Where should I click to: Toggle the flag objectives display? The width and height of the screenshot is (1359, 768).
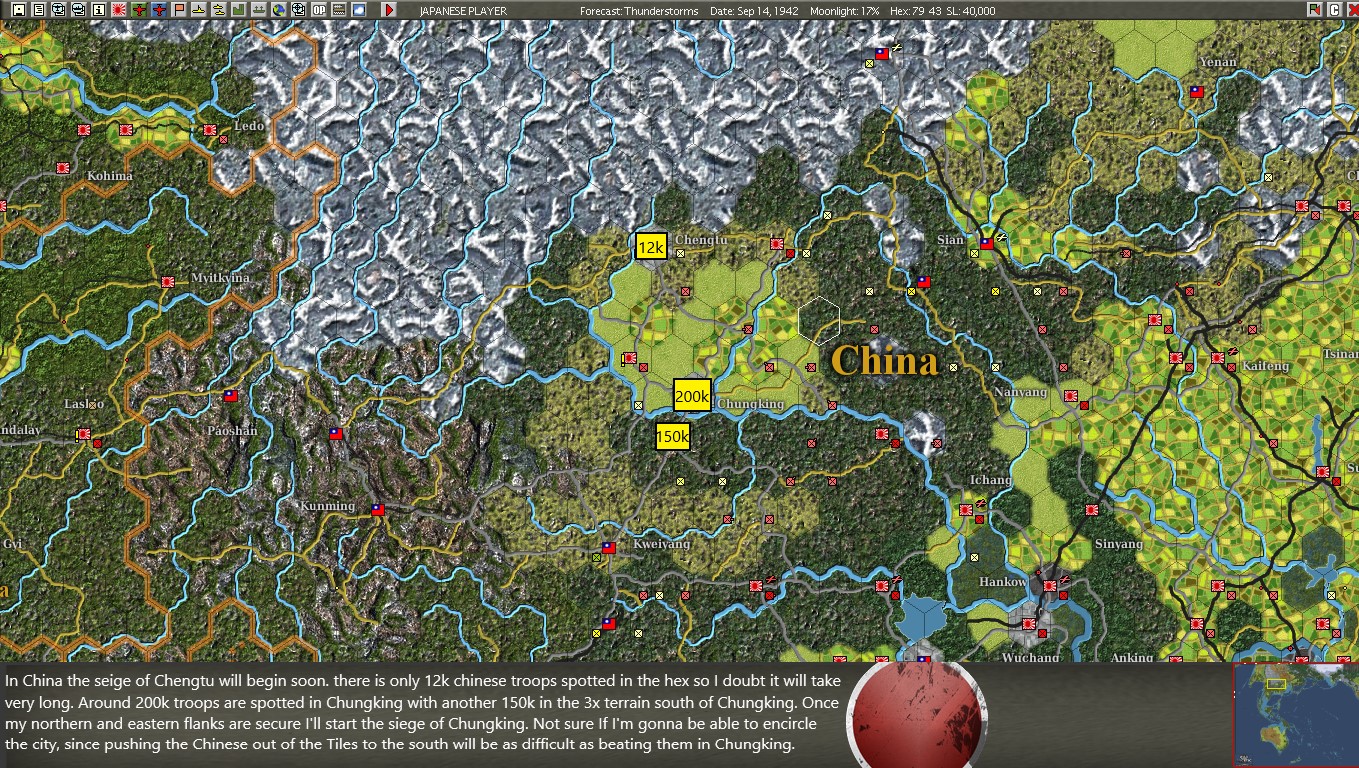point(179,10)
